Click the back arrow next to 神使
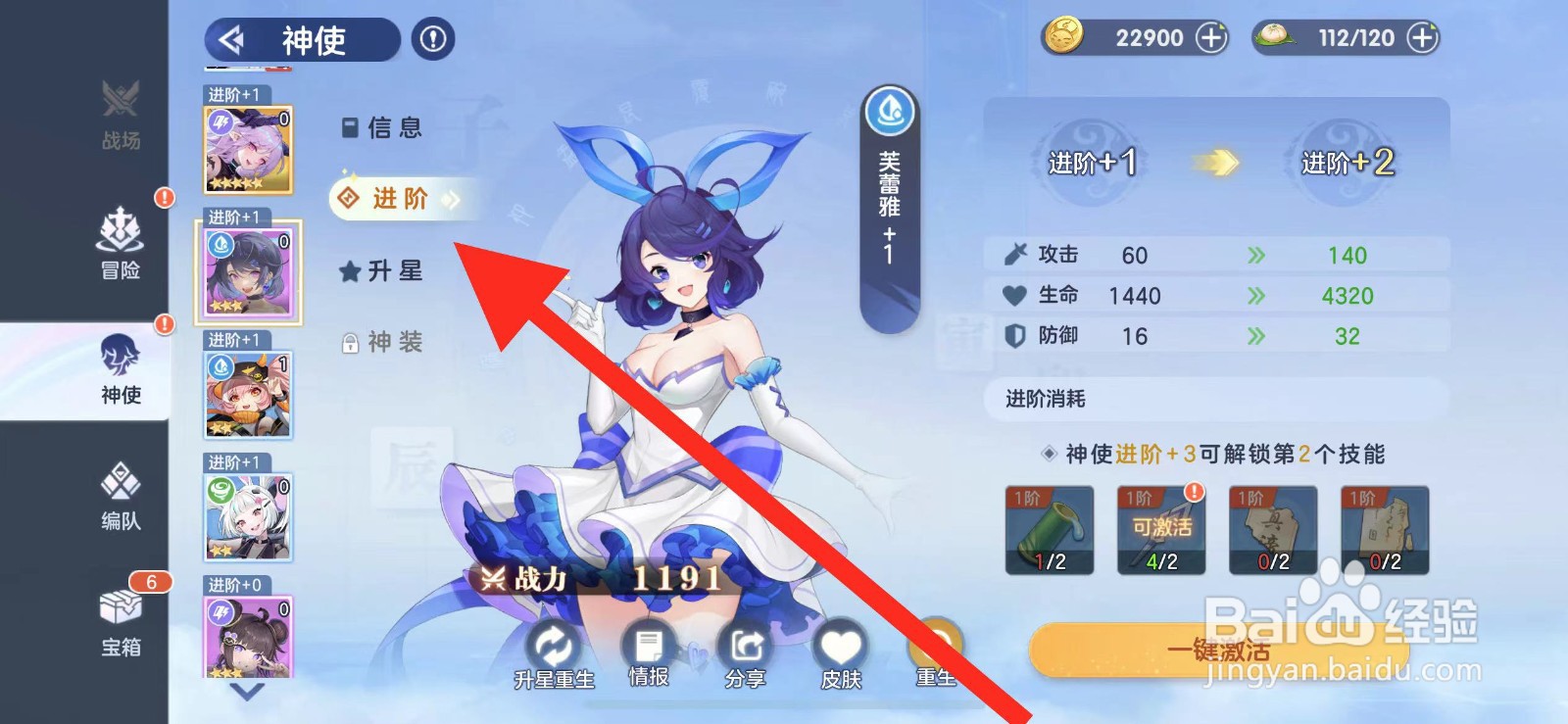This screenshot has width=1568, height=724. pos(233,40)
